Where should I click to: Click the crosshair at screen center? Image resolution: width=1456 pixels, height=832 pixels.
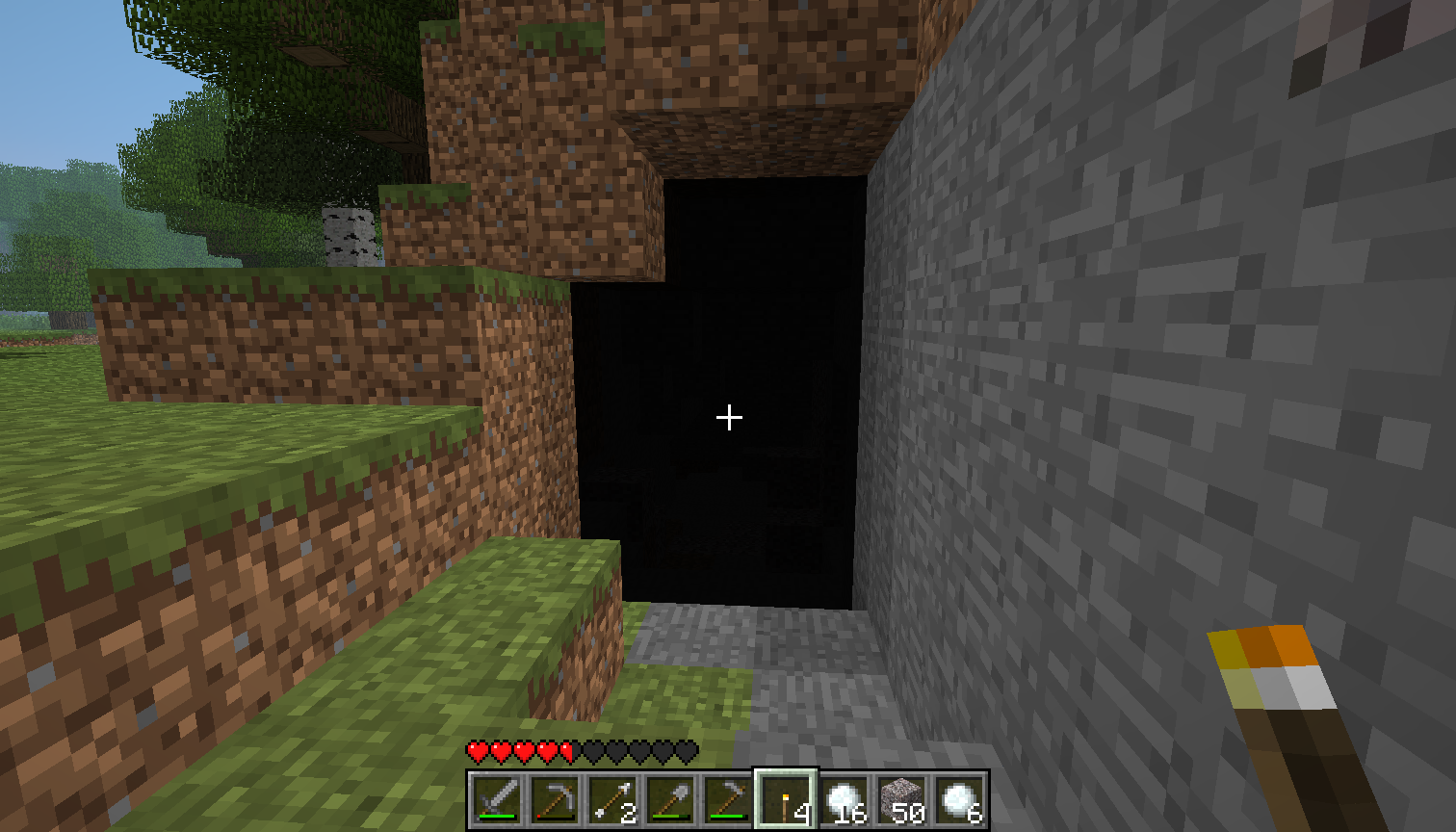pyautogui.click(x=728, y=417)
